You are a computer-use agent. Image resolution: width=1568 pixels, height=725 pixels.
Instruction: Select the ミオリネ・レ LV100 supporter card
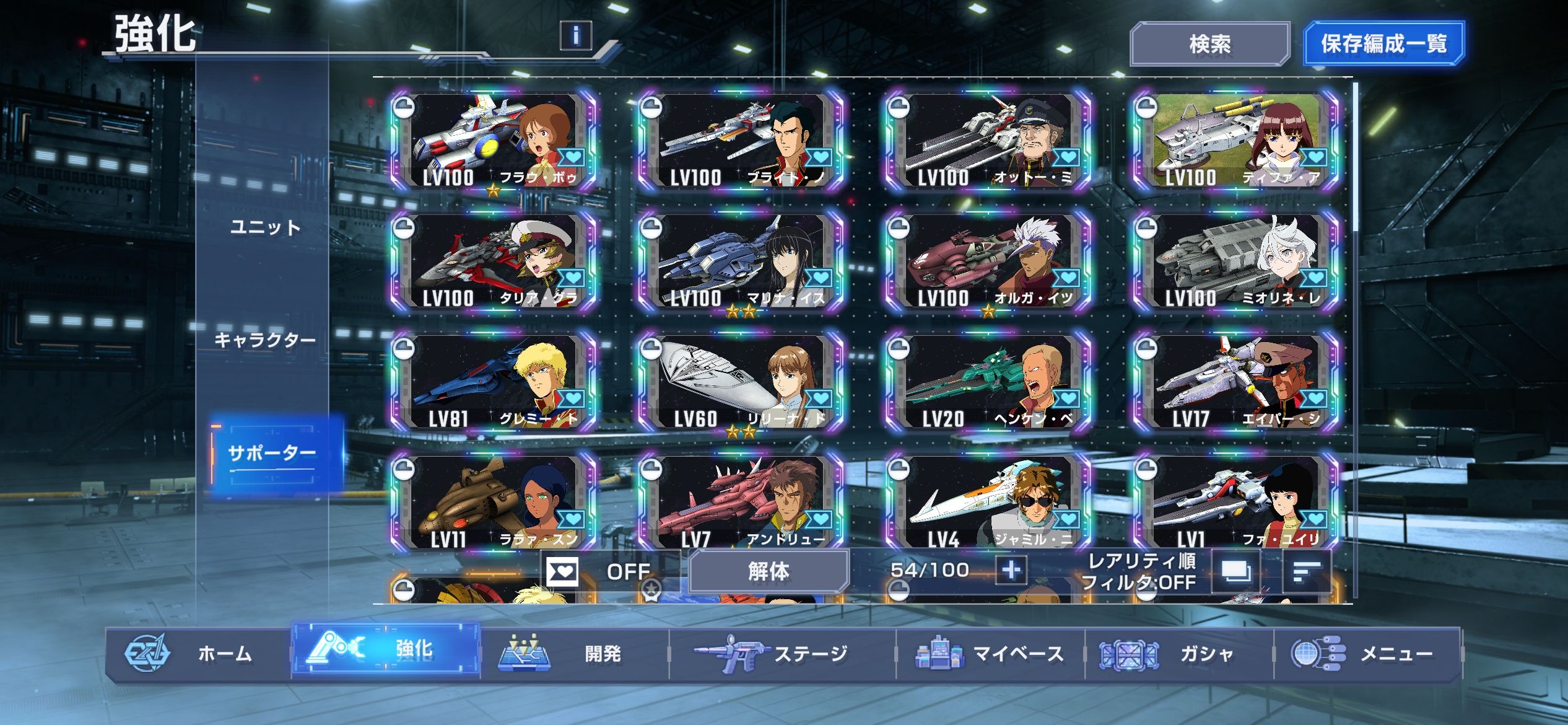1237,262
